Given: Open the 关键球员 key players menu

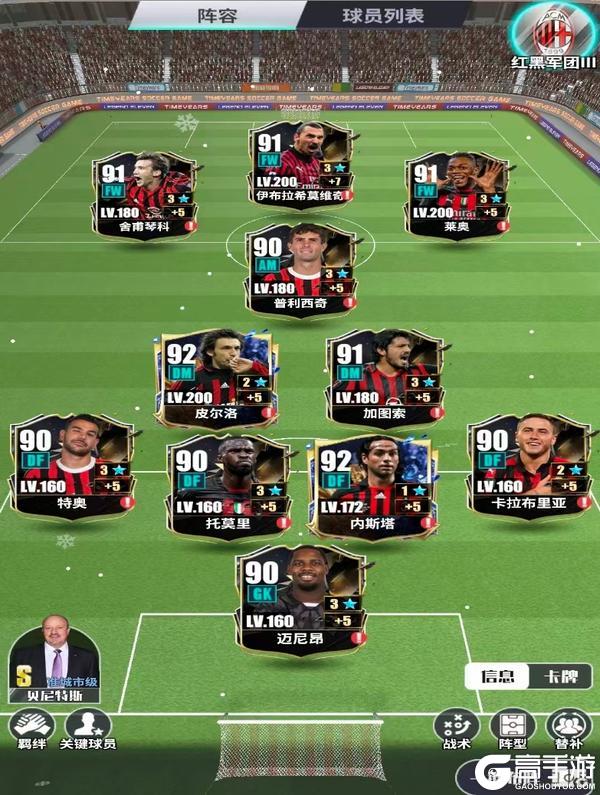Looking at the screenshot, I should 88,730.
